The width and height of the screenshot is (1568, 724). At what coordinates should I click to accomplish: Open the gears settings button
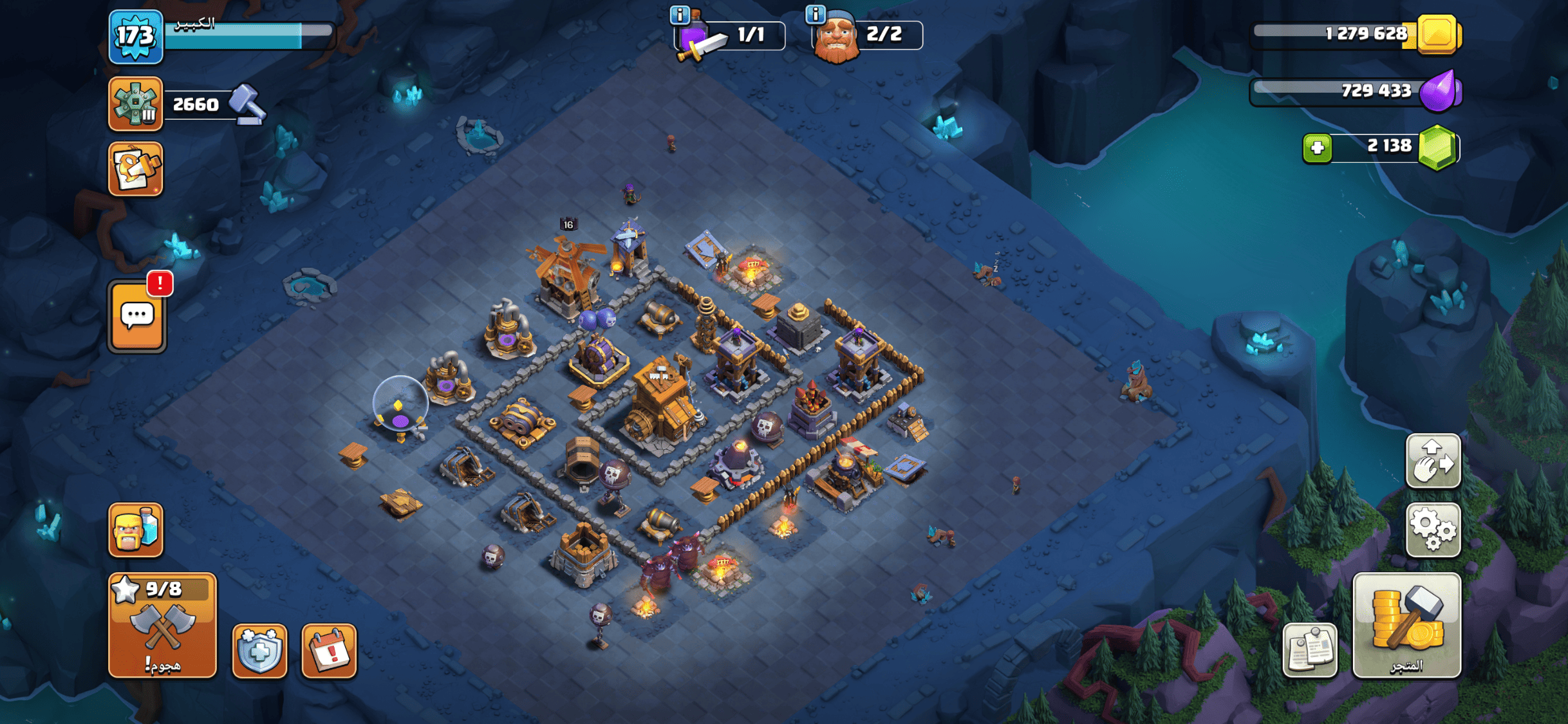[1433, 530]
